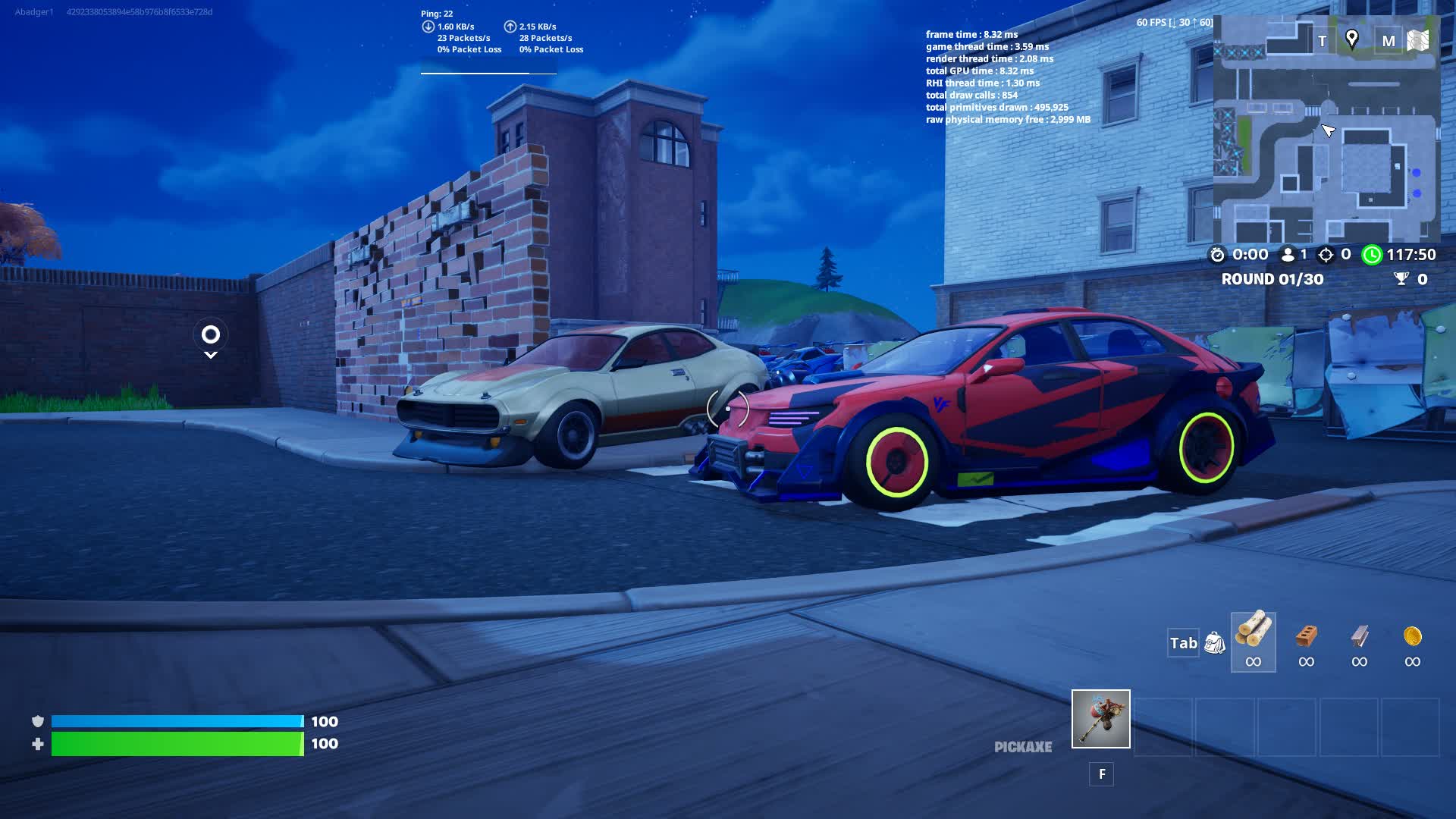Viewport: 1456px width, 819px height.
Task: Select the Pickaxe hotbar slot
Action: (x=1100, y=719)
